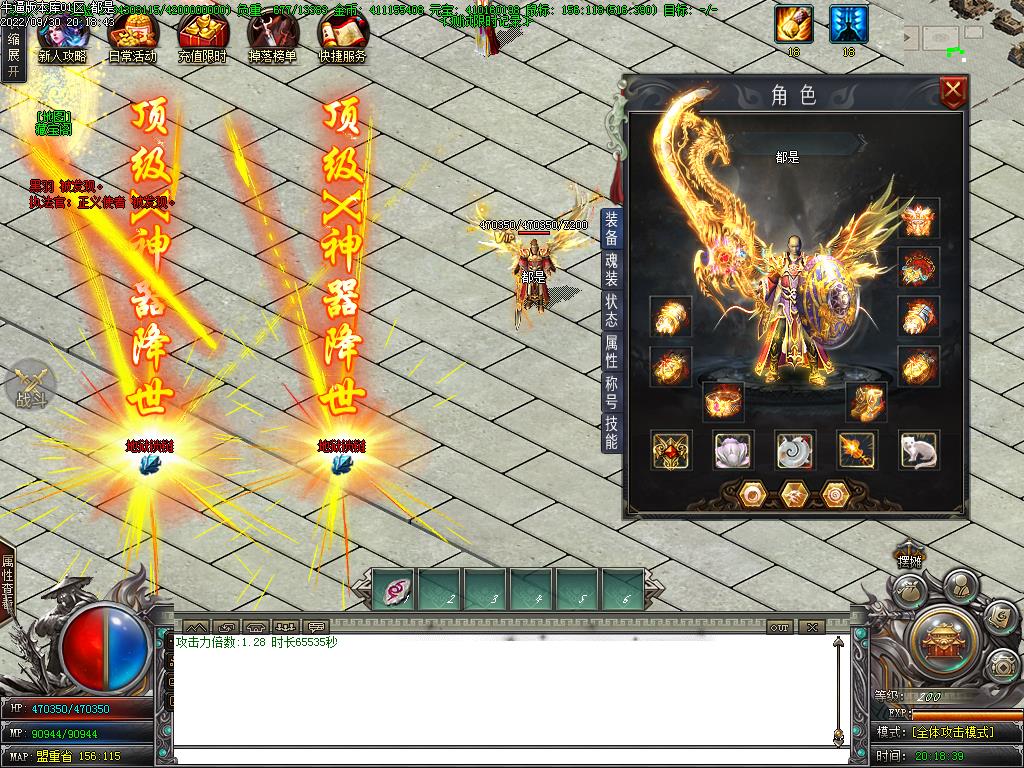This screenshot has height=768, width=1024.
Task: Open 快捷服务 quick services
Action: (342, 41)
